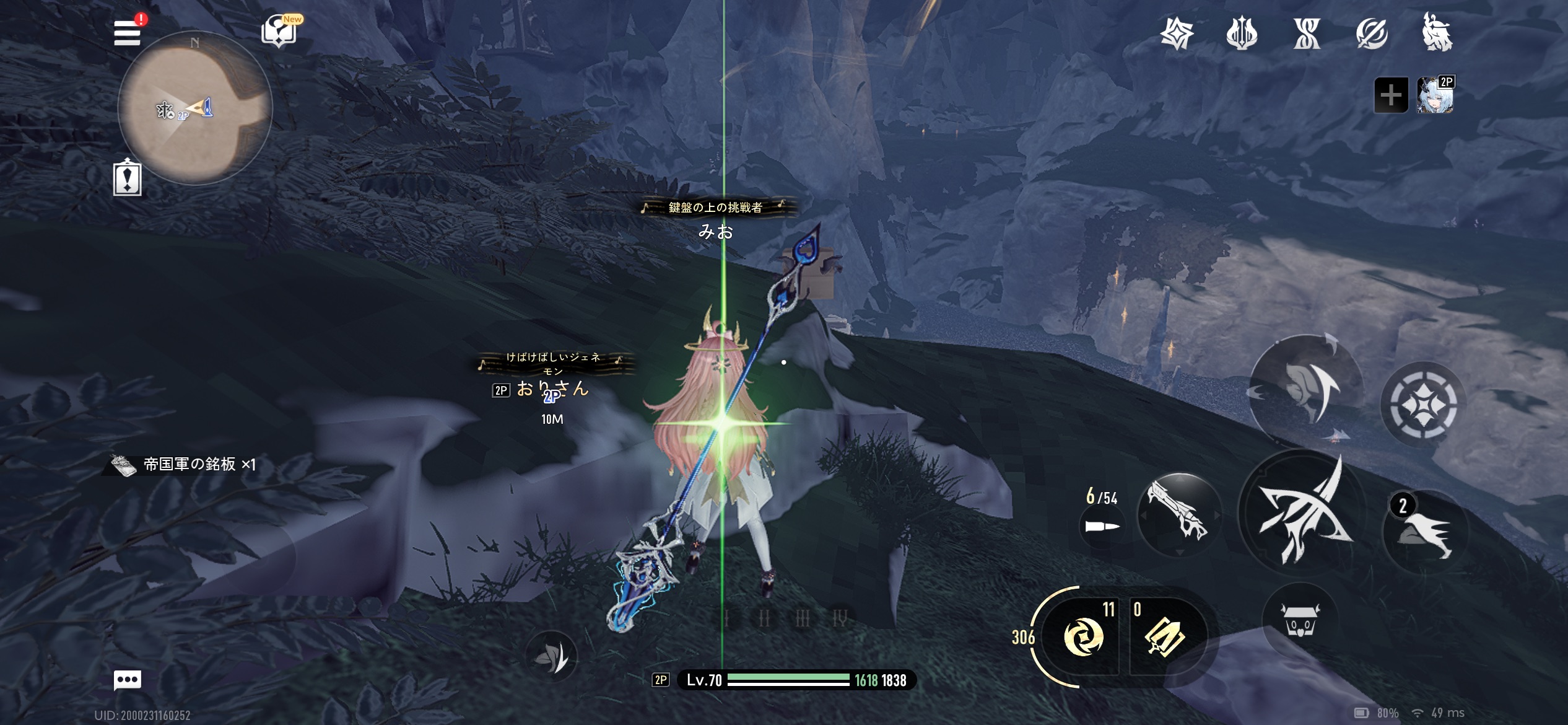
Task: Tap the leaf sprint icon near bottom center
Action: tap(551, 656)
